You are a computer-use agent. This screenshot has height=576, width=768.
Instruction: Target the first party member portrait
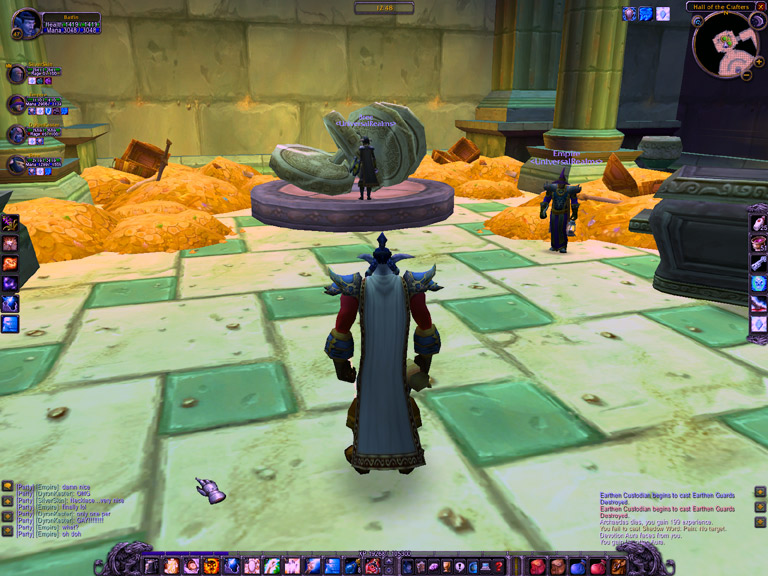point(16,74)
